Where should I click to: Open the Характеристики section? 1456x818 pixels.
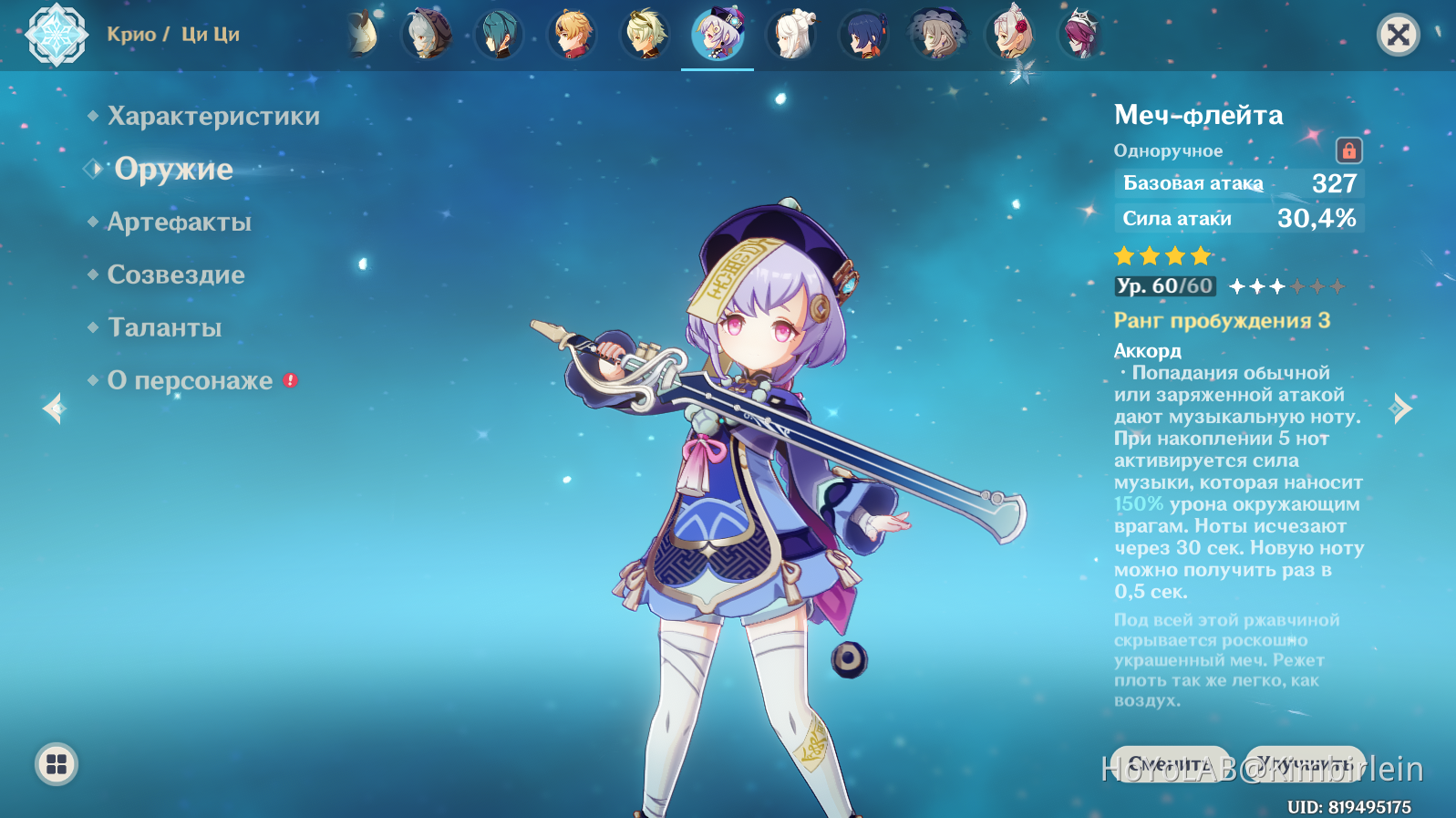213,117
